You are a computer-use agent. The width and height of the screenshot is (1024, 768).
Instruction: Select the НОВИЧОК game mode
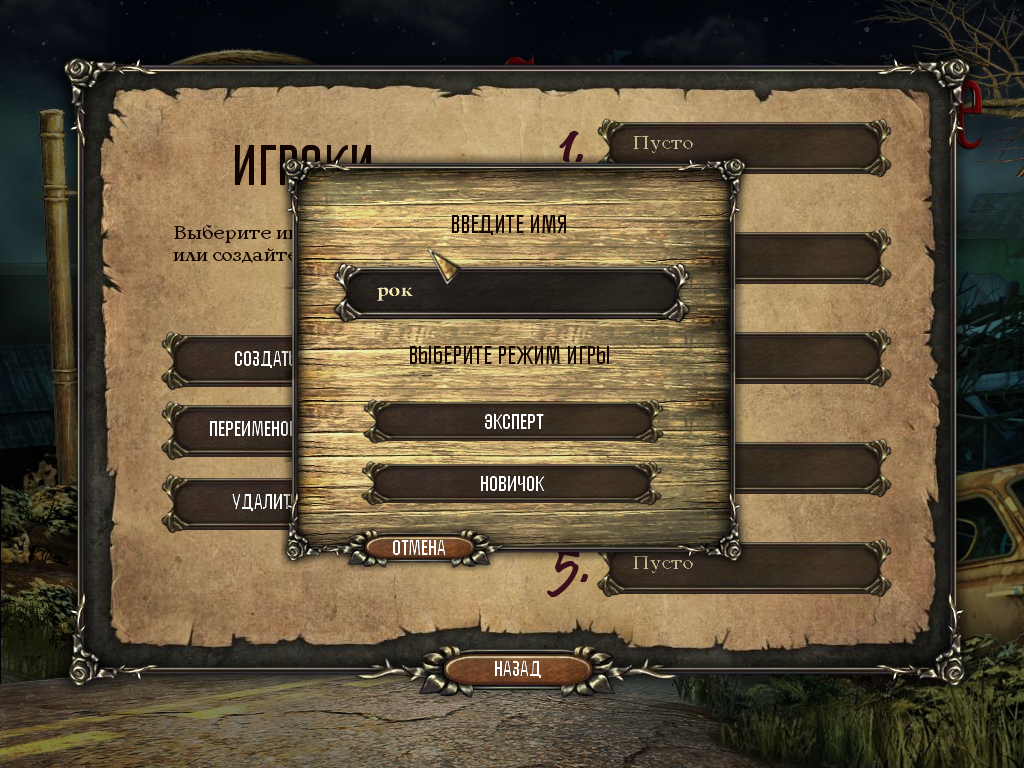(512, 483)
